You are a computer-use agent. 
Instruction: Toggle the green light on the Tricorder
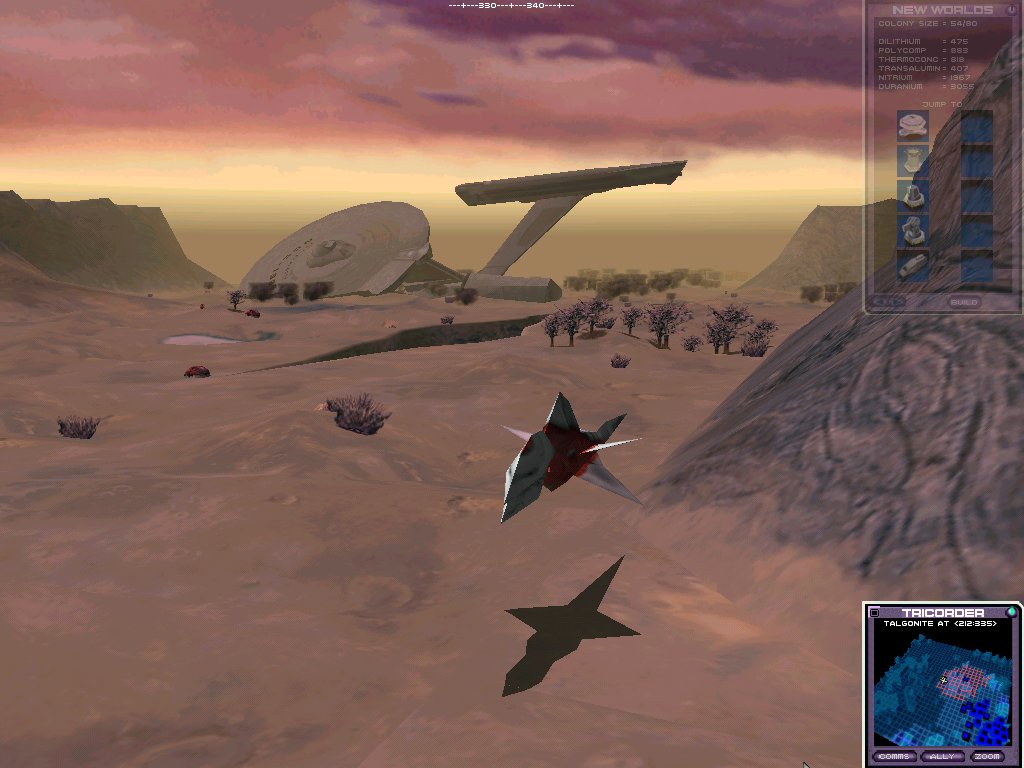[x=1011, y=612]
